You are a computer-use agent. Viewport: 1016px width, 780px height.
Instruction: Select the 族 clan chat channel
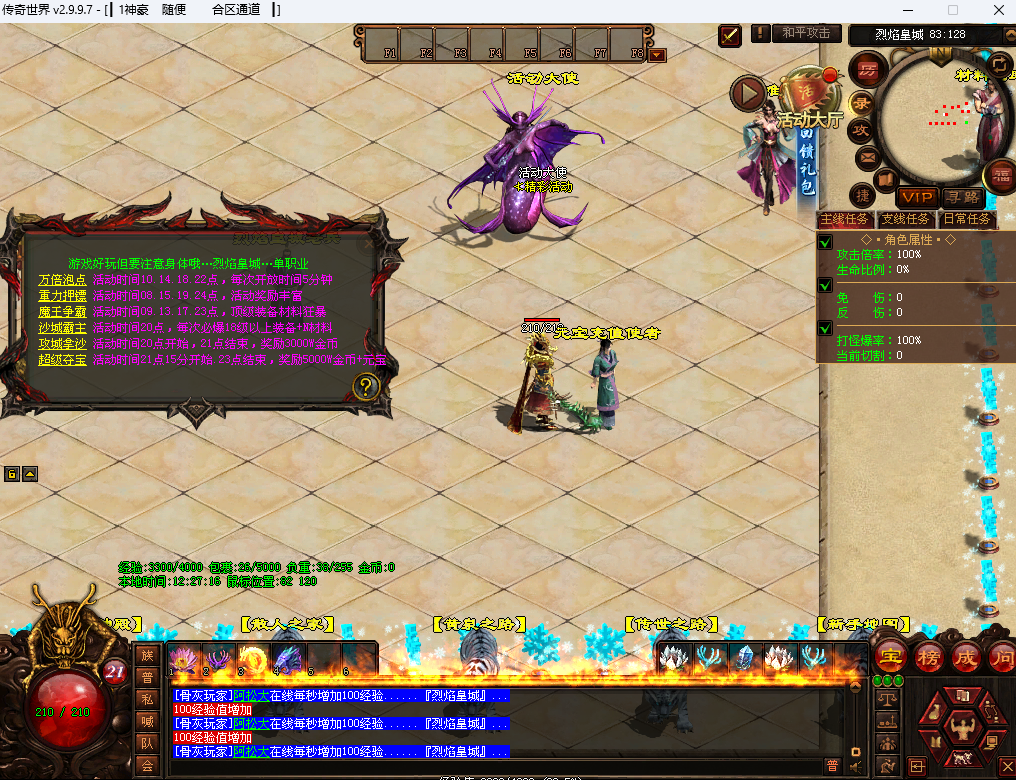click(147, 656)
